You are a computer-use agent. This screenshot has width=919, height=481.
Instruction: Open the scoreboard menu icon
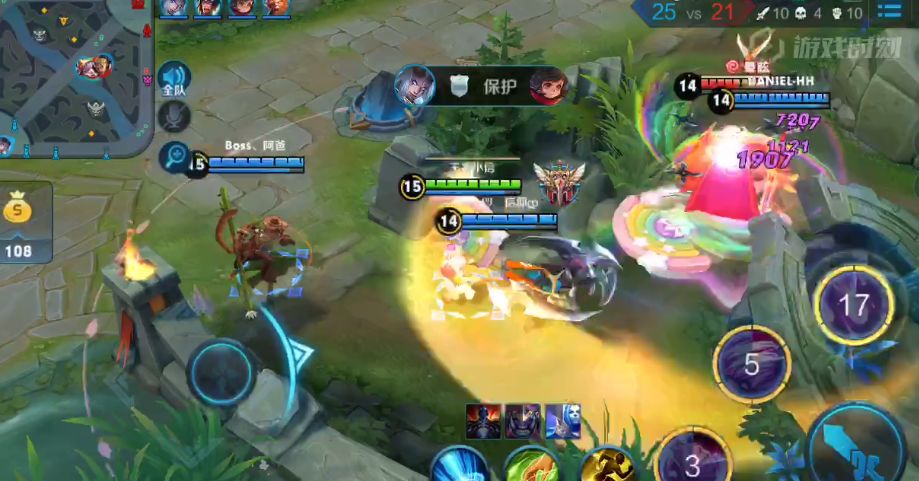point(888,12)
